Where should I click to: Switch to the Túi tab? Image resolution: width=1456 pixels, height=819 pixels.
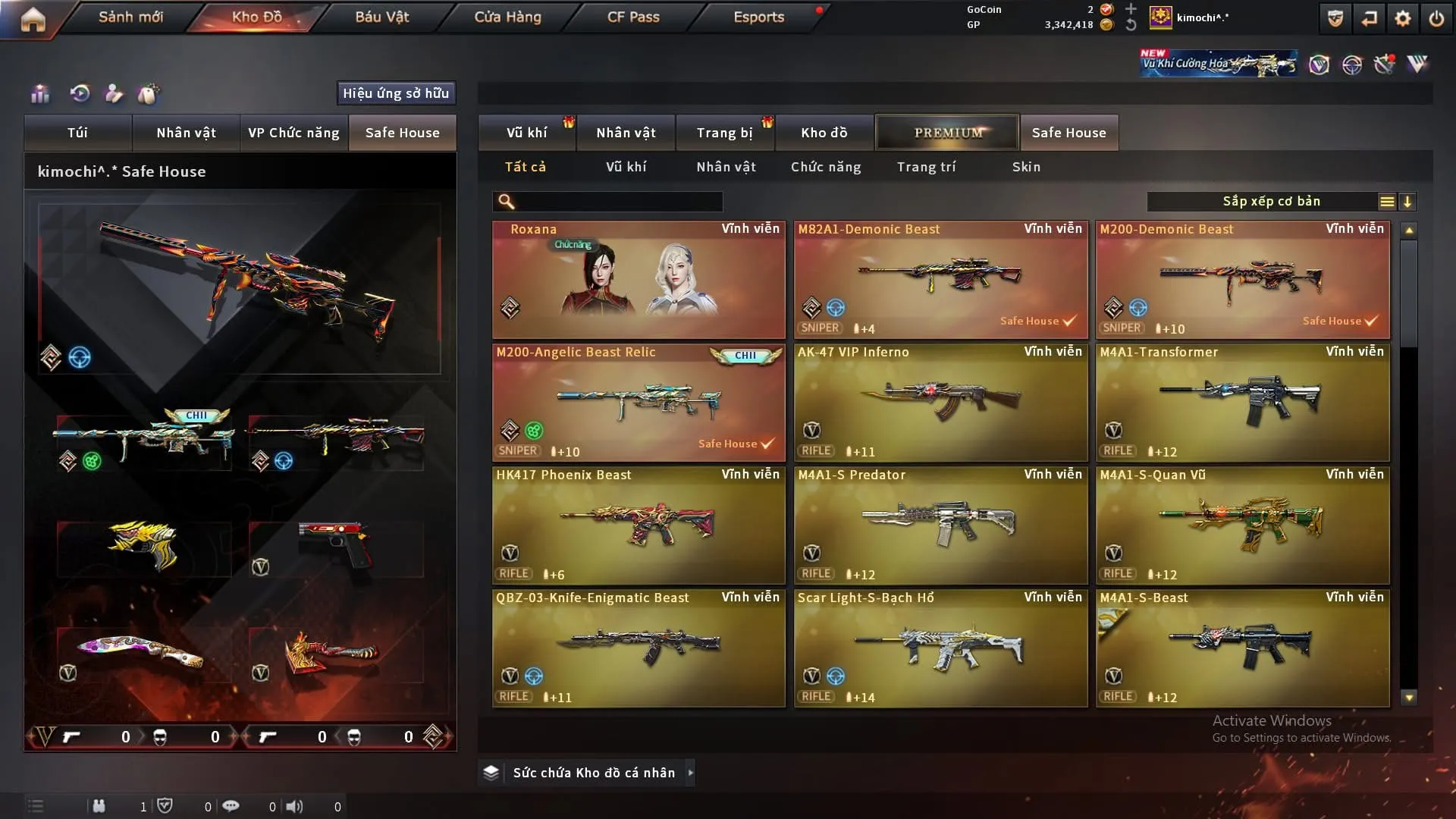click(77, 133)
